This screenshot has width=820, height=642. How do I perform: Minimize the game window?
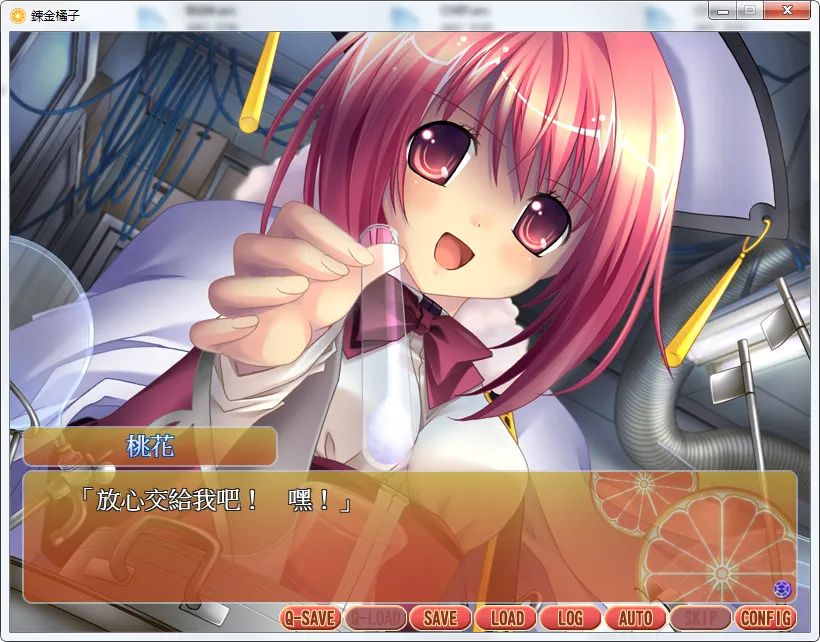723,10
